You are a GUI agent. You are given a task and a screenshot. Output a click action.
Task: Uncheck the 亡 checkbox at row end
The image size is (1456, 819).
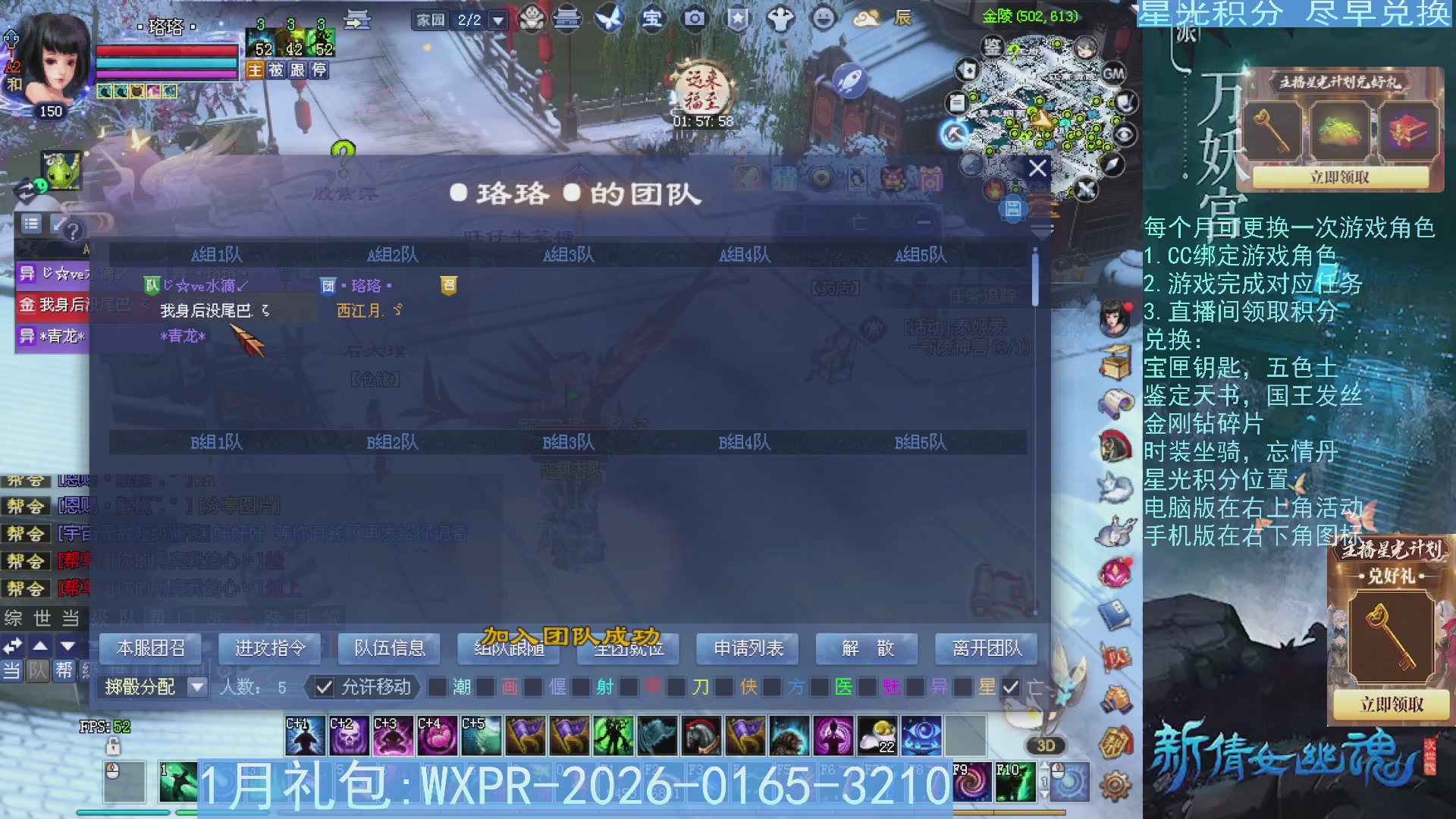(1011, 688)
